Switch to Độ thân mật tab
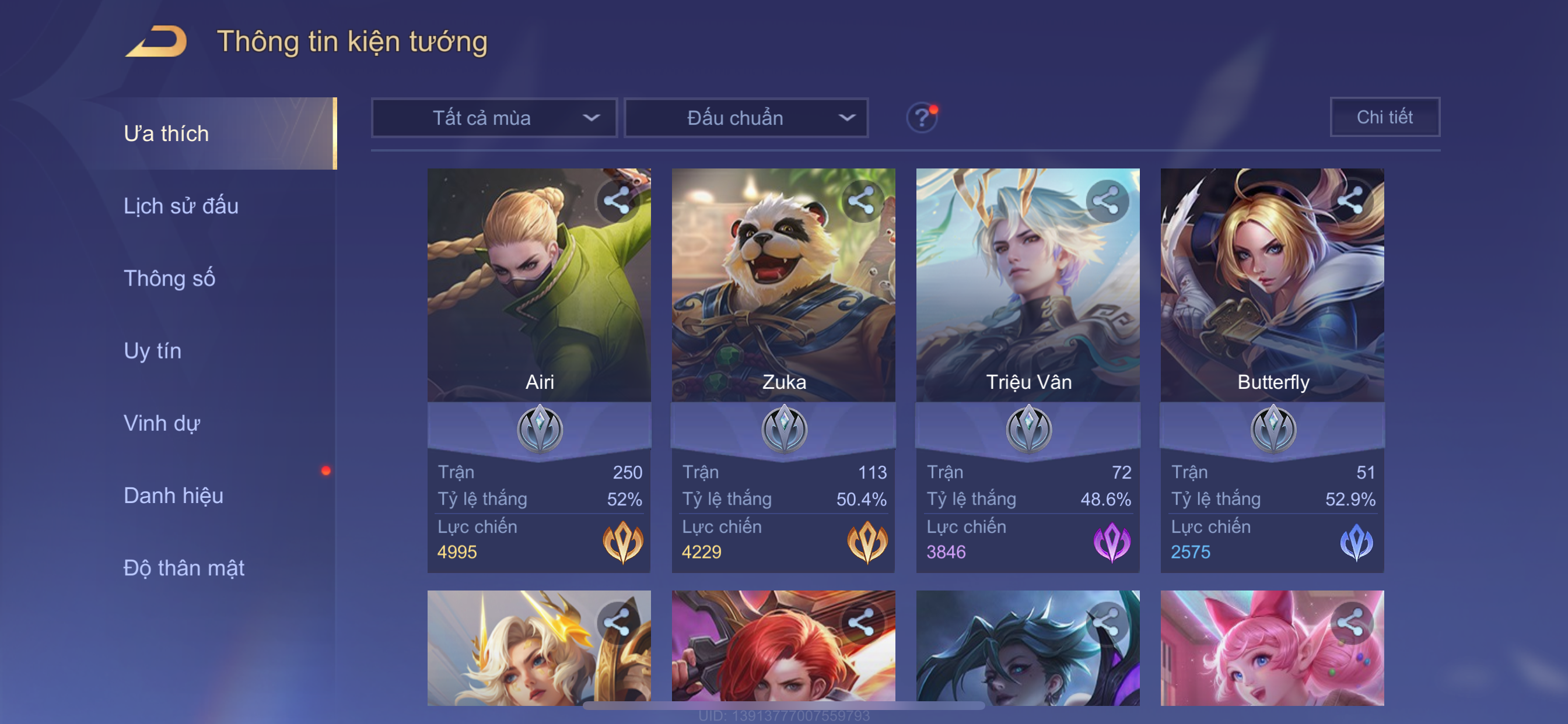Viewport: 1568px width, 724px height. [x=184, y=568]
